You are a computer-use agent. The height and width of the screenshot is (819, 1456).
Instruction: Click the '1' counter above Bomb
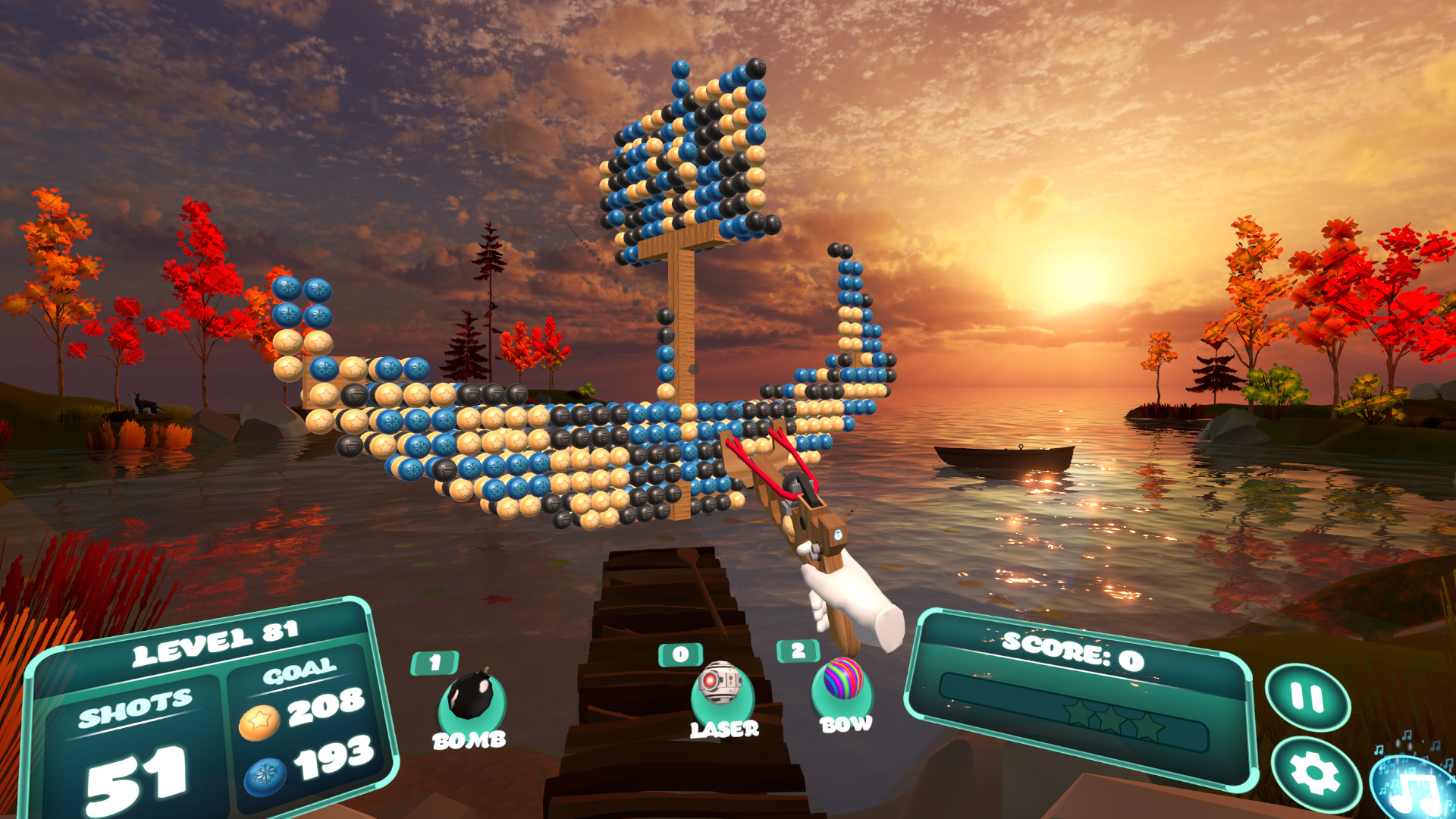[435, 662]
